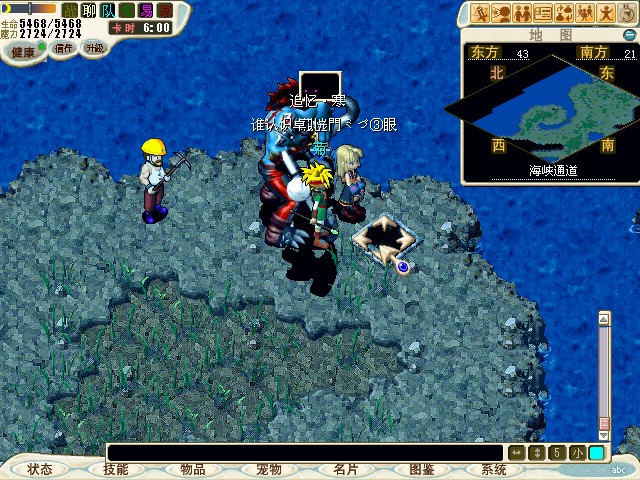Click the chat font size 小 button
640x480 pixels.
(x=577, y=453)
